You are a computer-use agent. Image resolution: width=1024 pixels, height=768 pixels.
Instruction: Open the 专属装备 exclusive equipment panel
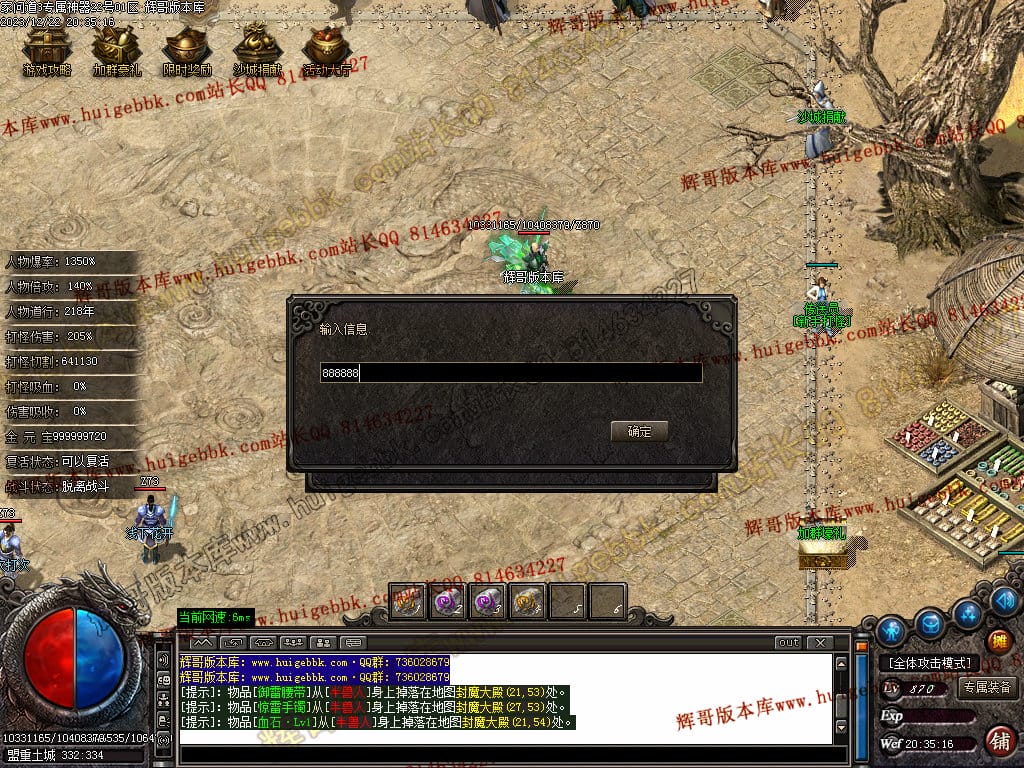tap(987, 687)
